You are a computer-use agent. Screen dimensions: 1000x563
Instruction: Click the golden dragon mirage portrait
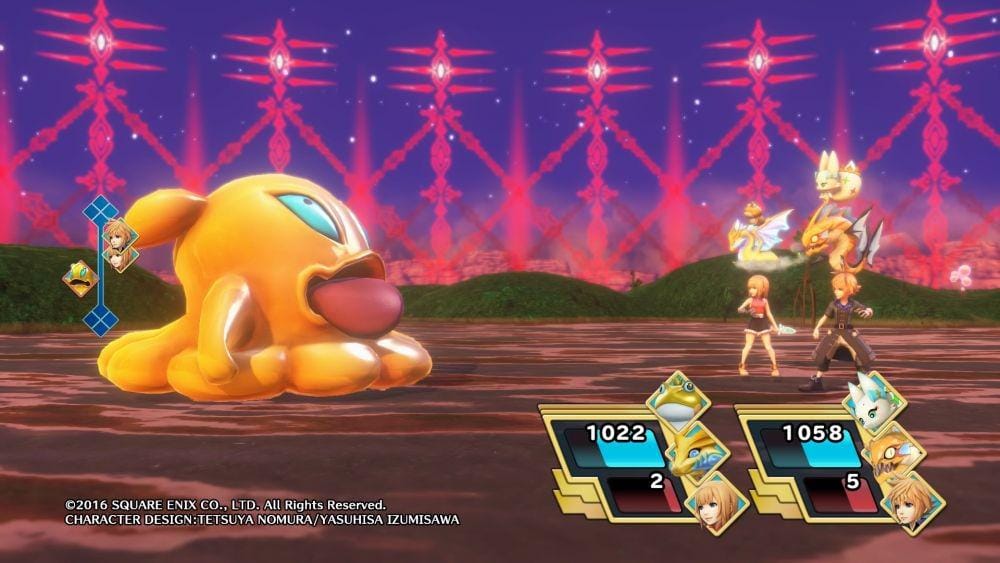693,448
